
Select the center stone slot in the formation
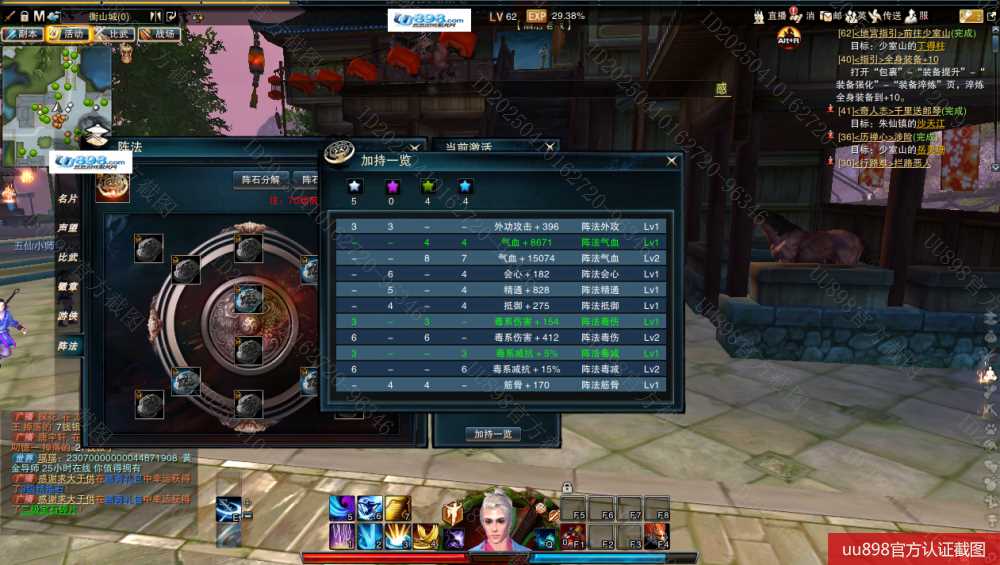point(248,299)
